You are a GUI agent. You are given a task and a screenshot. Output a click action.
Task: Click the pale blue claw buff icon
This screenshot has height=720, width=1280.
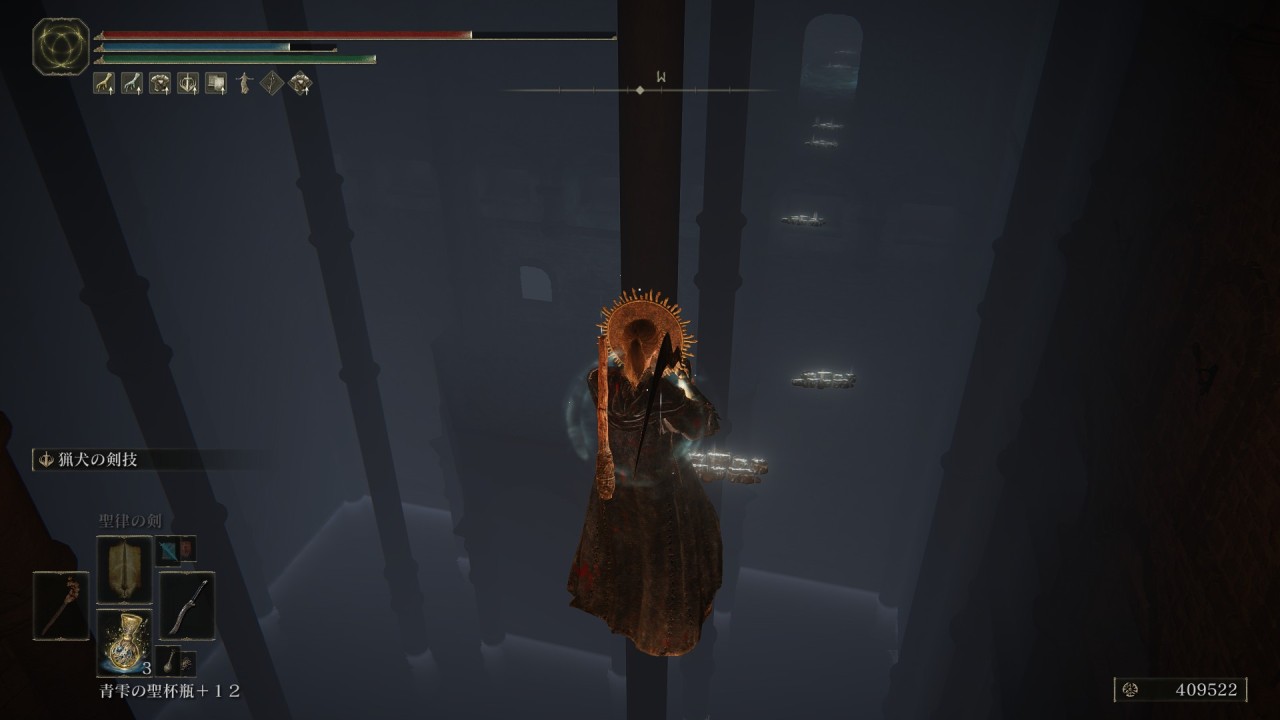132,84
